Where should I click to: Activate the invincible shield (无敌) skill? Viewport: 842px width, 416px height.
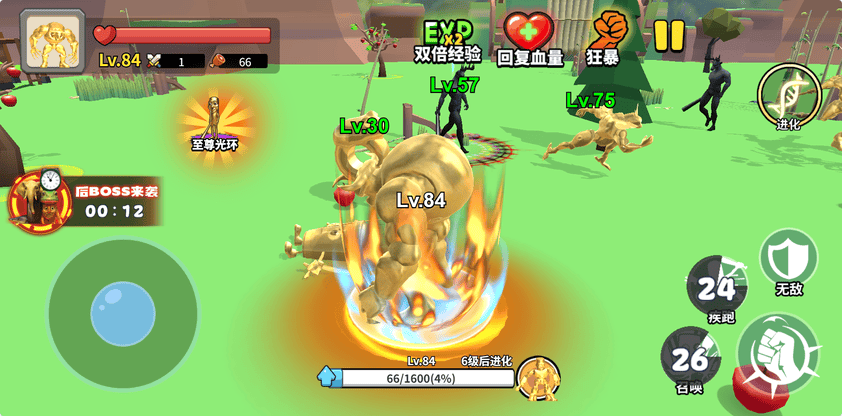click(788, 260)
